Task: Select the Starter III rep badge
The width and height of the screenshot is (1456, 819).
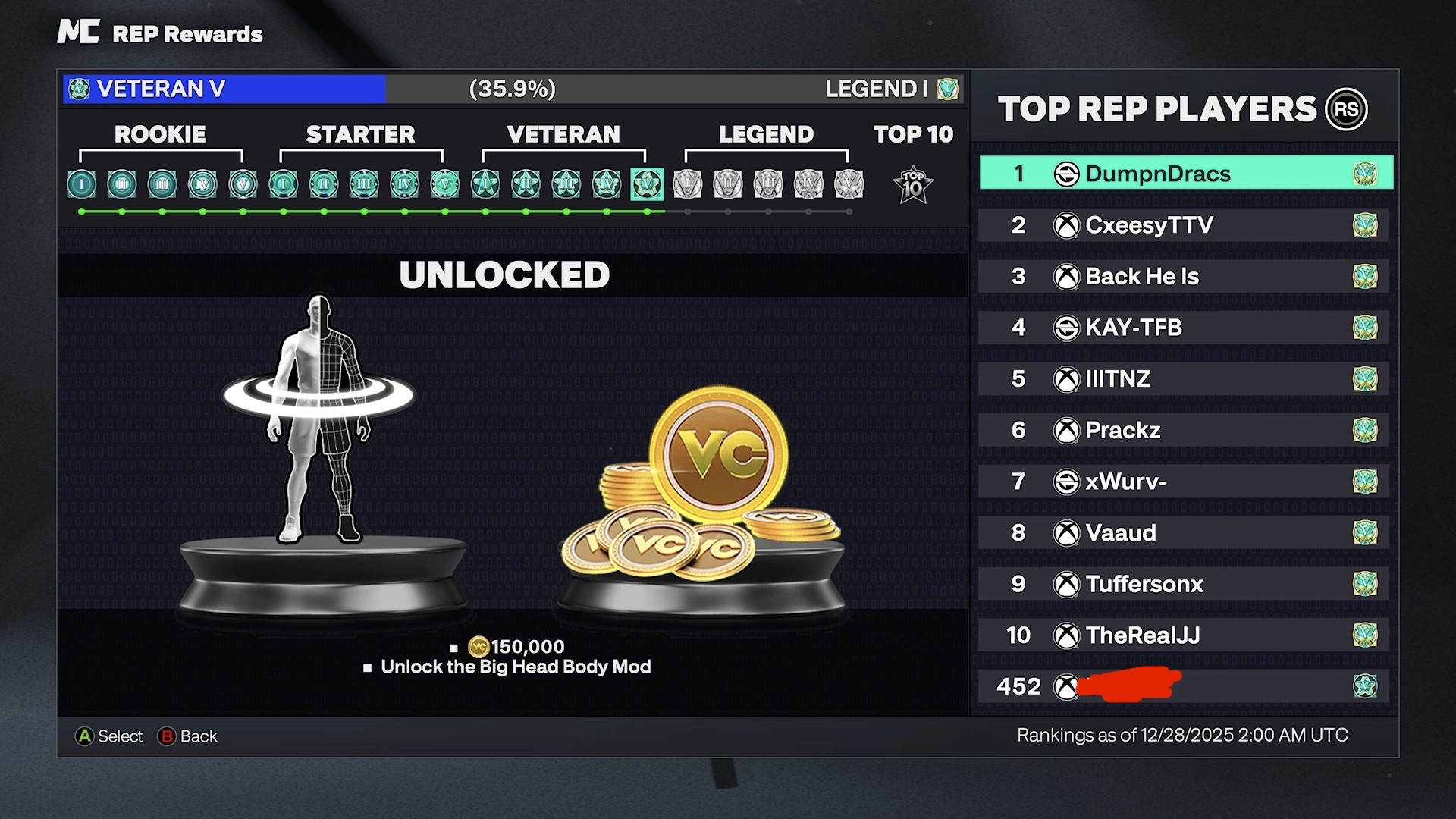Action: pos(364,184)
